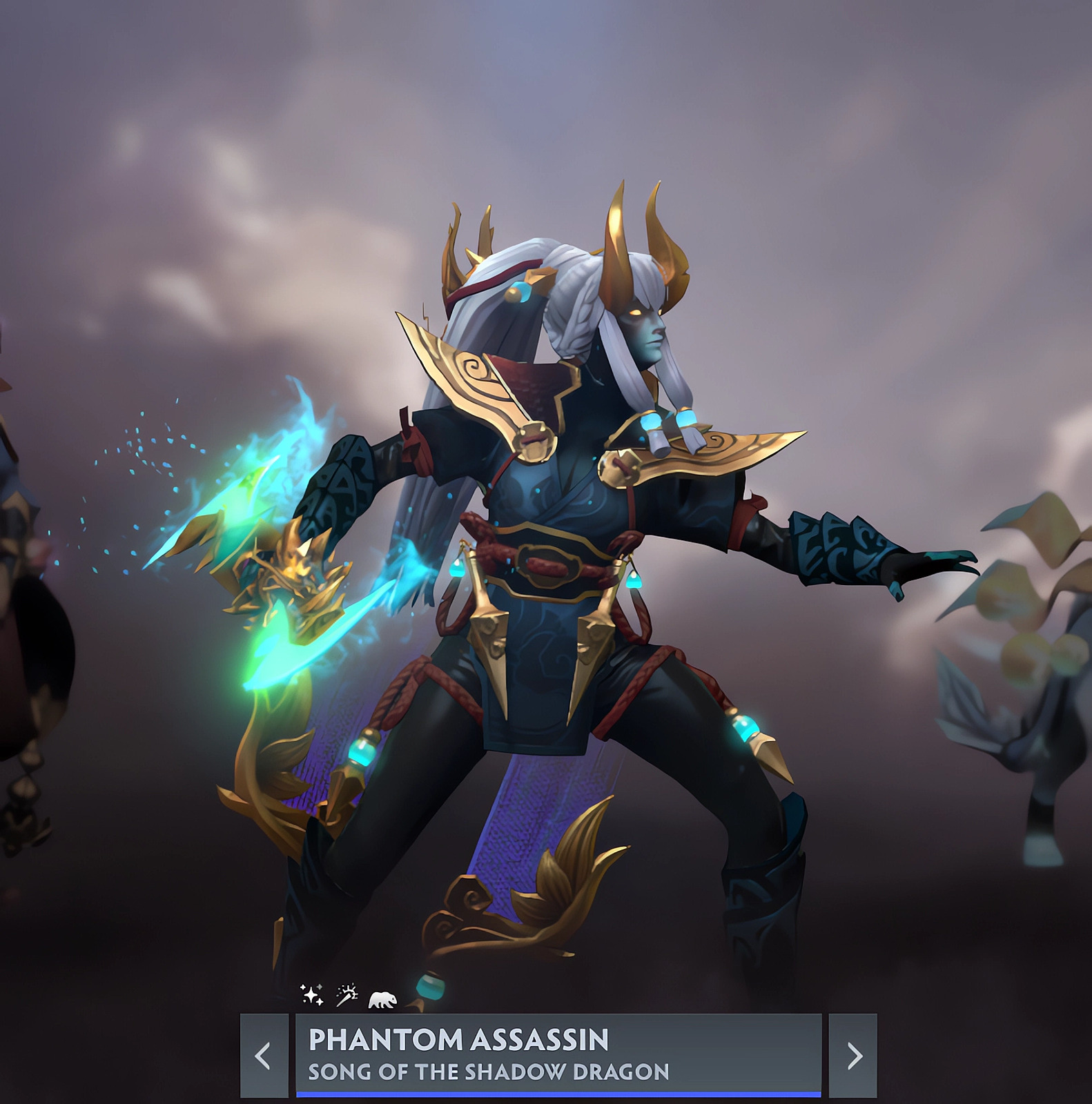Click the white bear icon
This screenshot has height=1104, width=1092.
pyautogui.click(x=382, y=999)
